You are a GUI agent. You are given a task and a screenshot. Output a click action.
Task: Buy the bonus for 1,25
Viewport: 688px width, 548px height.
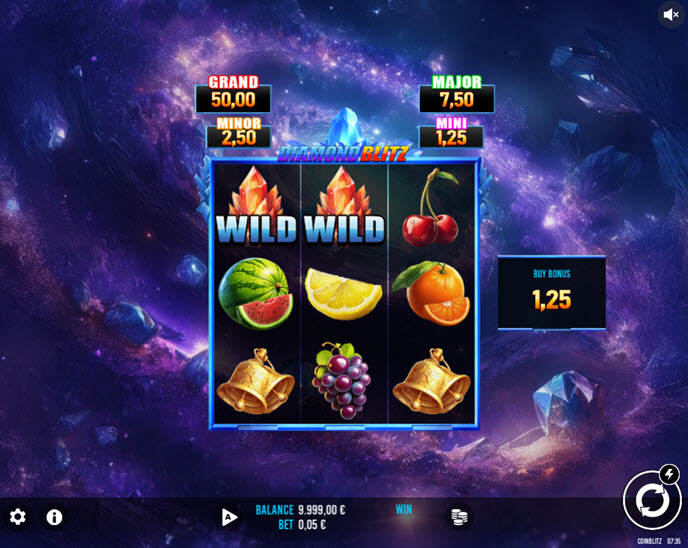(551, 293)
